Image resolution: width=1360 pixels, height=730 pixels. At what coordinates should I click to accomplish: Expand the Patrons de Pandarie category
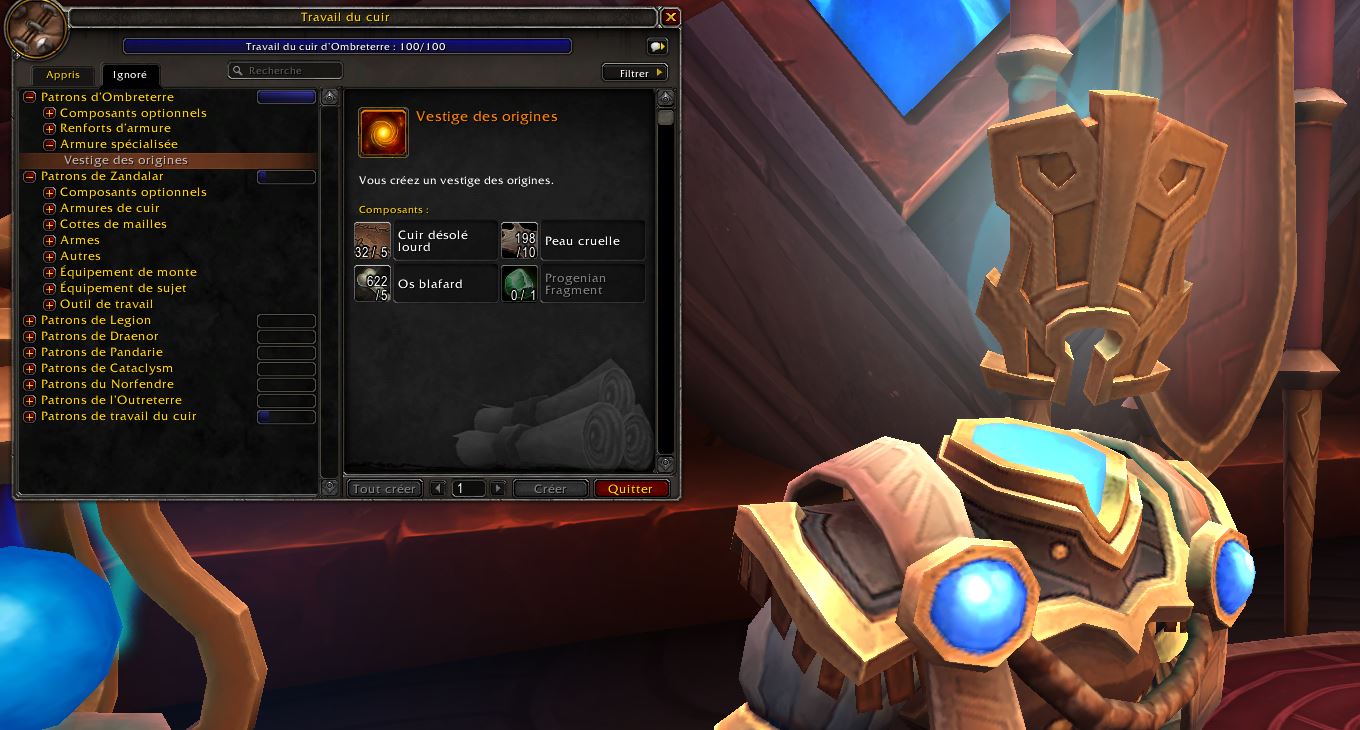[x=30, y=353]
